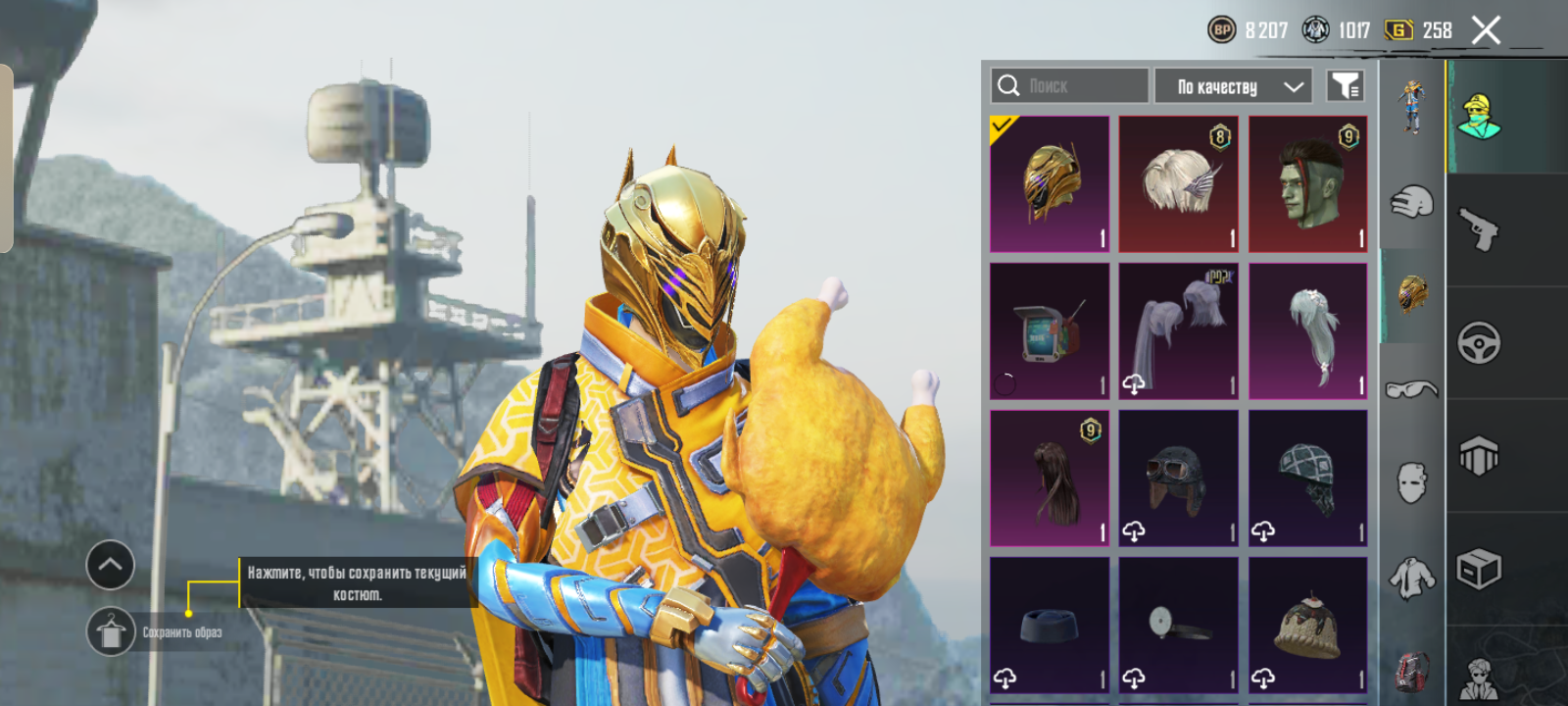Open the steering wheel vehicles section
Viewport: 1568px width, 706px height.
[1479, 343]
